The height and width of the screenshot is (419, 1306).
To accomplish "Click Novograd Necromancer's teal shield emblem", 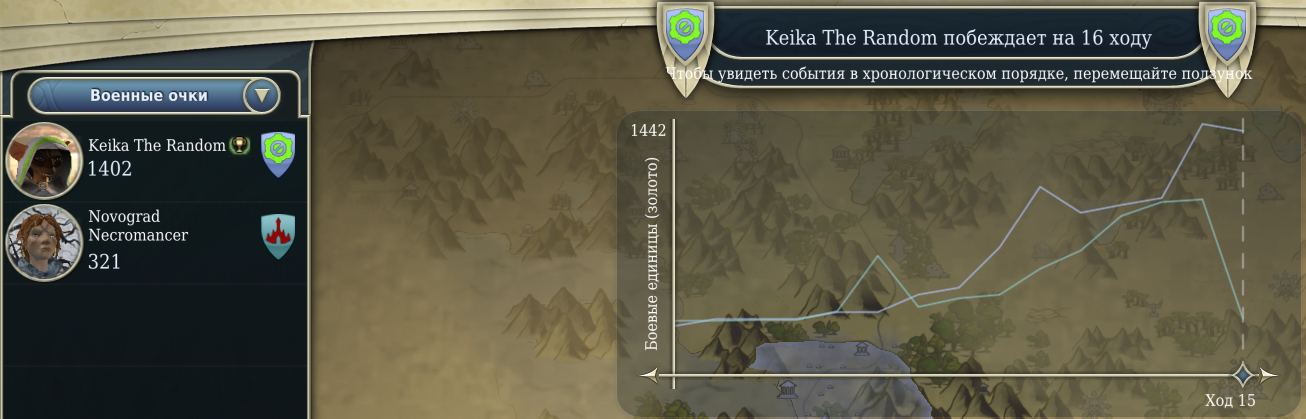I will tap(278, 236).
